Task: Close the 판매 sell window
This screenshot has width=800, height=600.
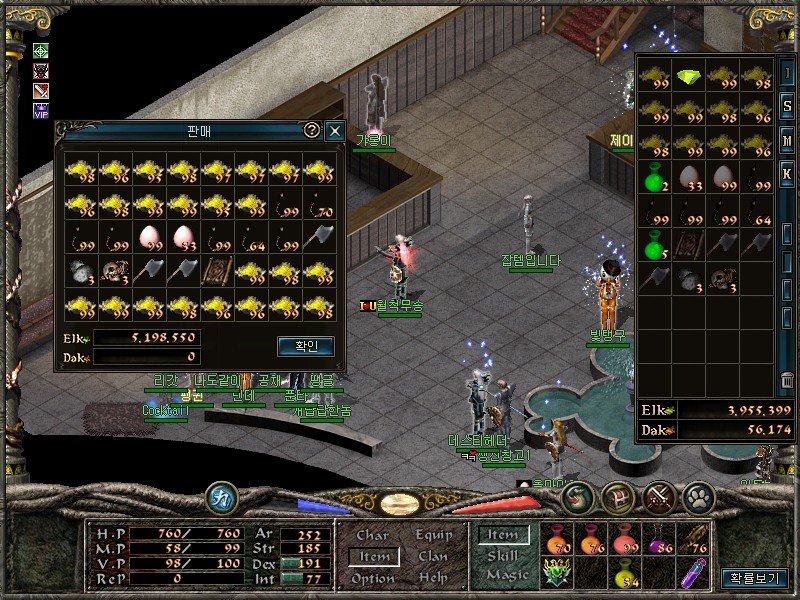Action: [x=335, y=131]
